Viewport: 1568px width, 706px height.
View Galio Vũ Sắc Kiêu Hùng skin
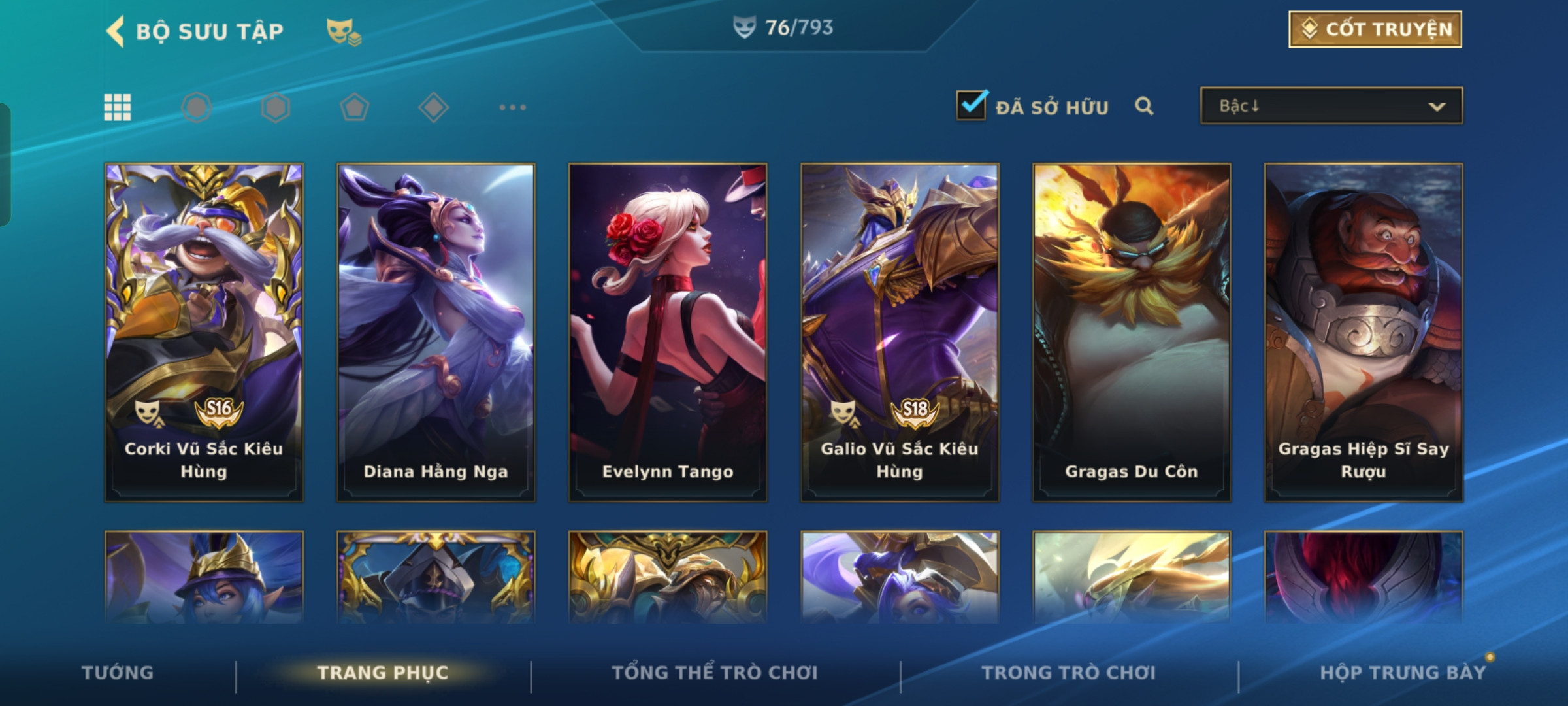(900, 332)
